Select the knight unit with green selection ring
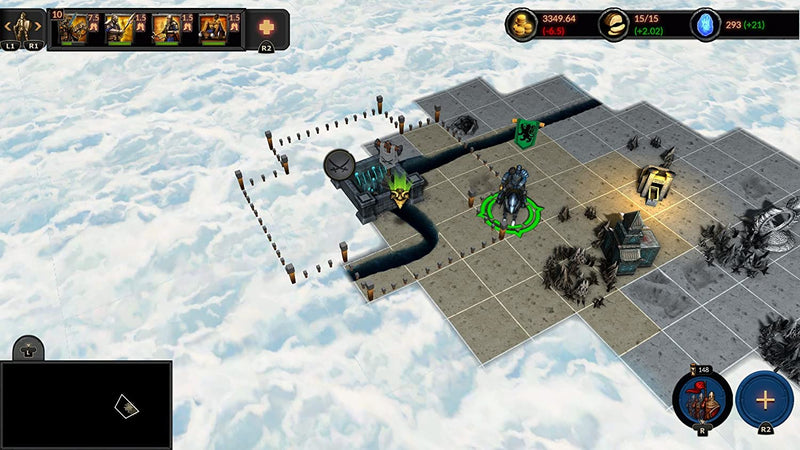The image size is (800, 450). point(511,198)
